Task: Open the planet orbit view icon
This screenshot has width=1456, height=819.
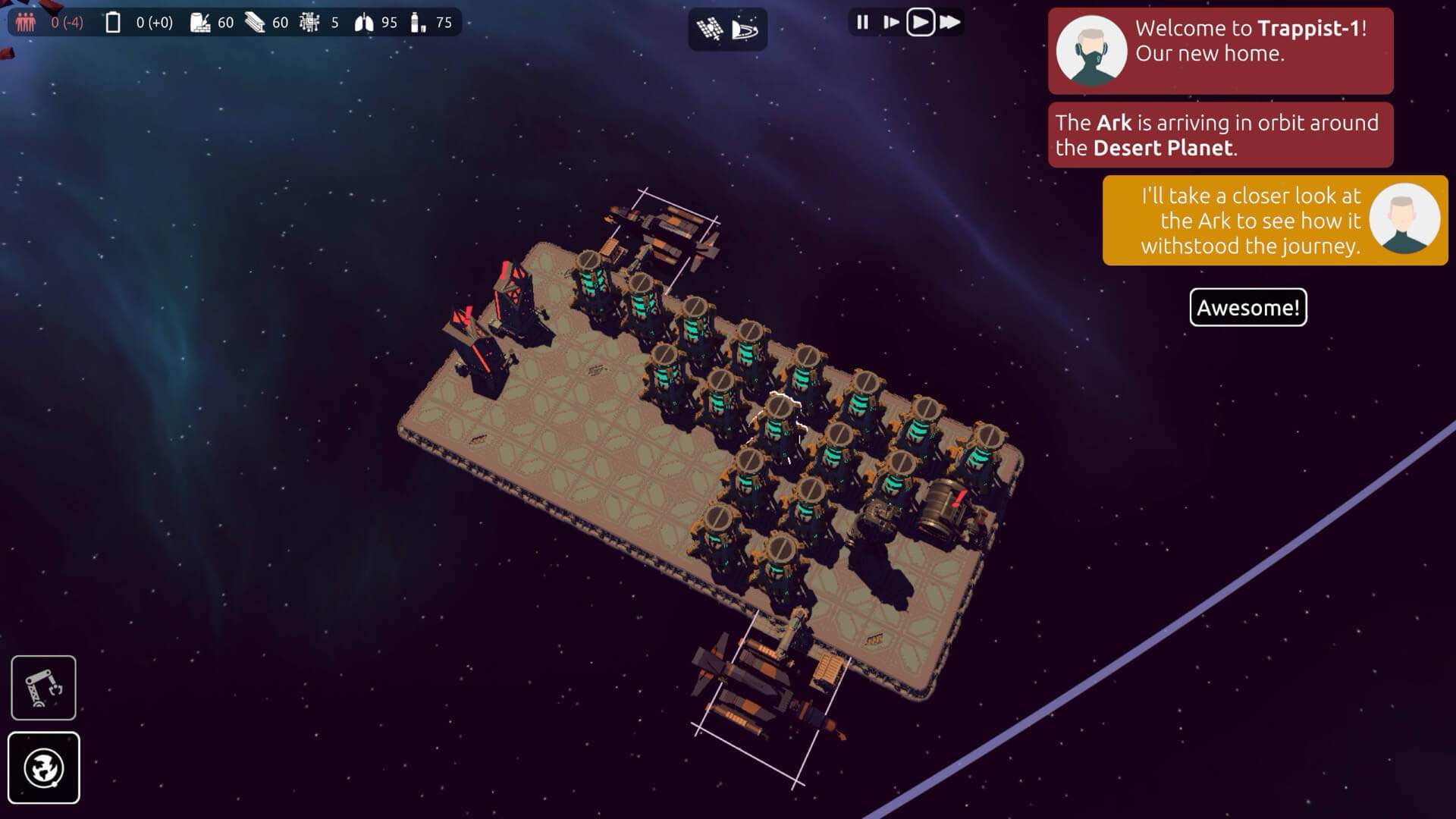Action: coord(745,30)
